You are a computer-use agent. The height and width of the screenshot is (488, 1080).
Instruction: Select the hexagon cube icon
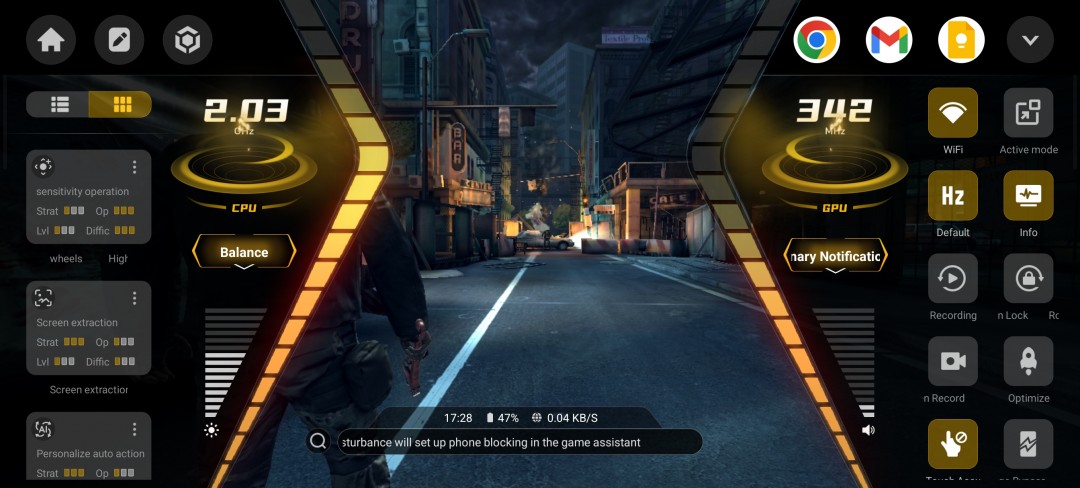point(187,41)
